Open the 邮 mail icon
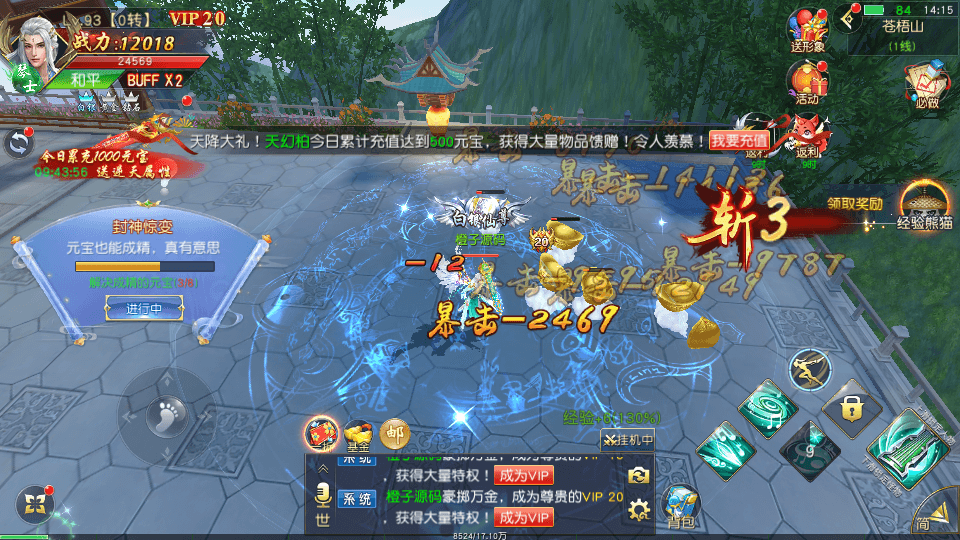 coord(395,432)
